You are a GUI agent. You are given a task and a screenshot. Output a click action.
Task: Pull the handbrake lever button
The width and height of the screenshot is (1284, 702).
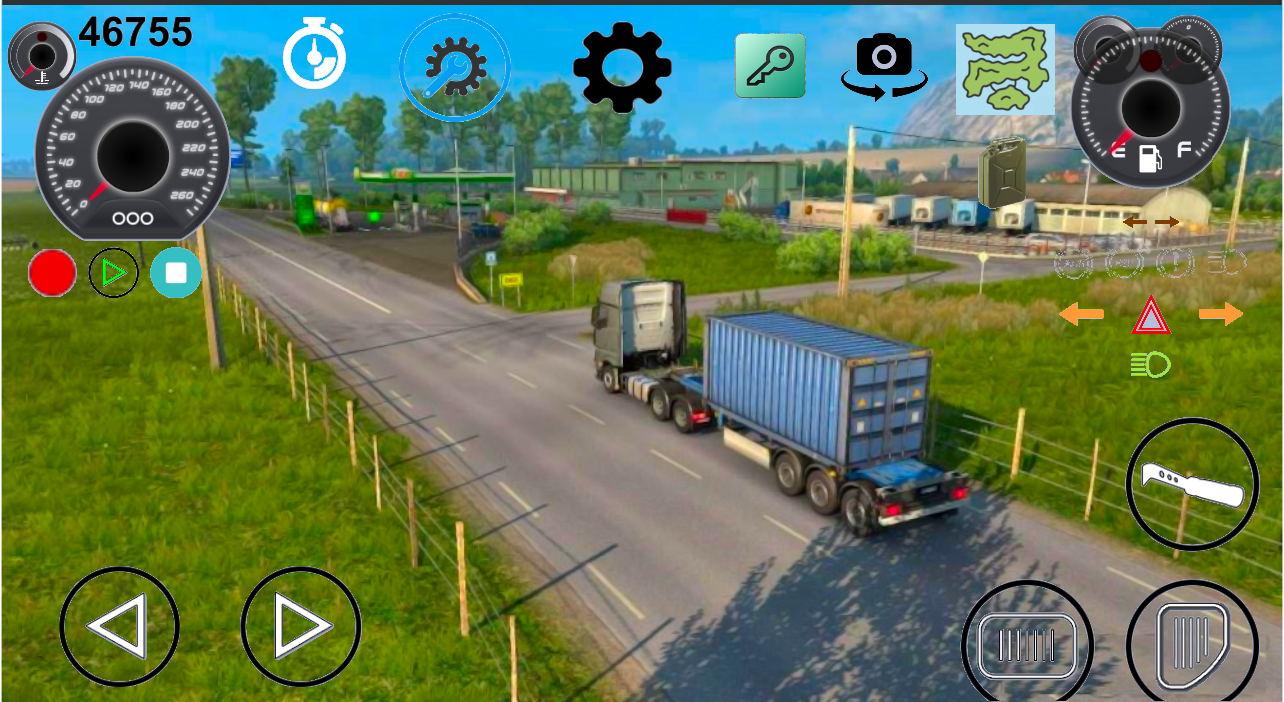(x=1192, y=484)
